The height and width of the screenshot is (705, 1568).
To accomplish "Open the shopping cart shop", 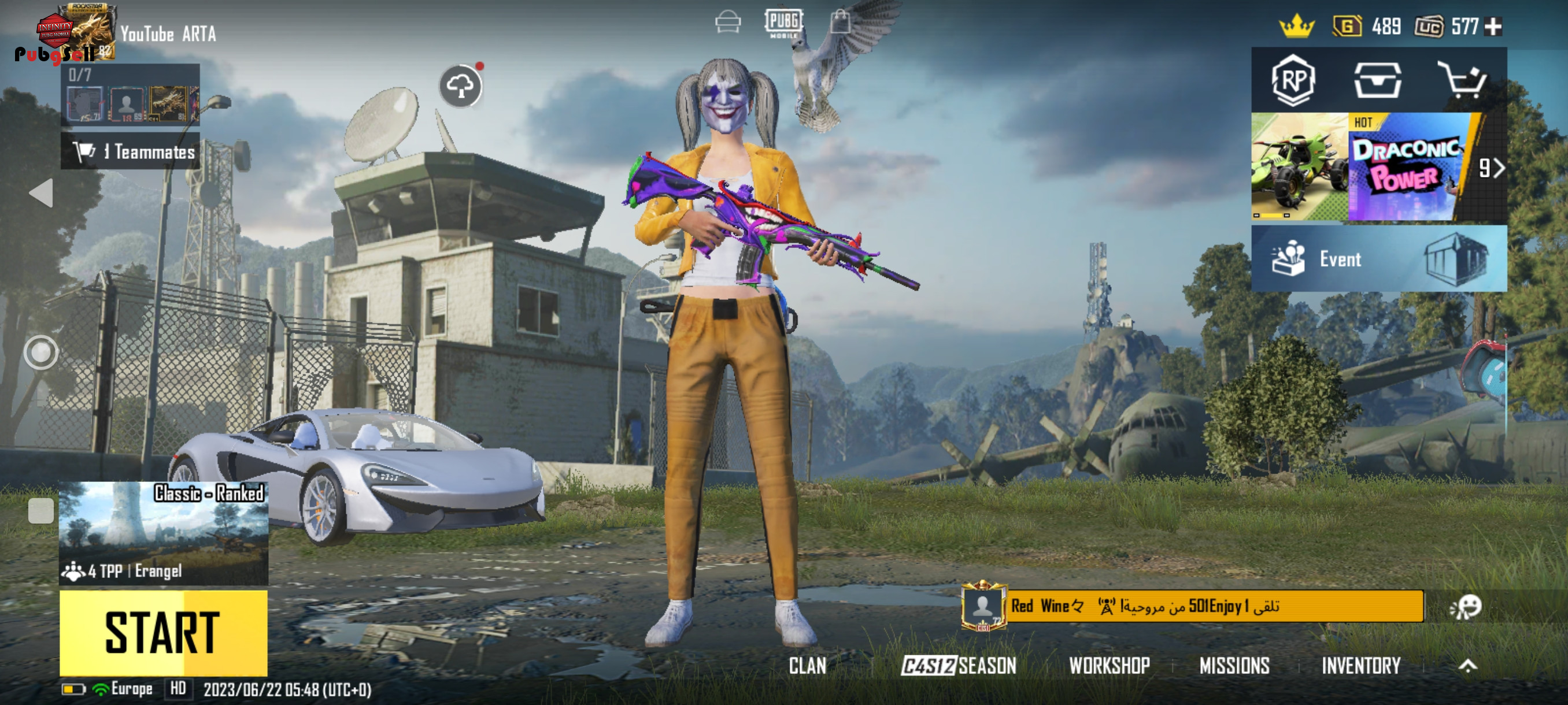I will tap(1461, 80).
